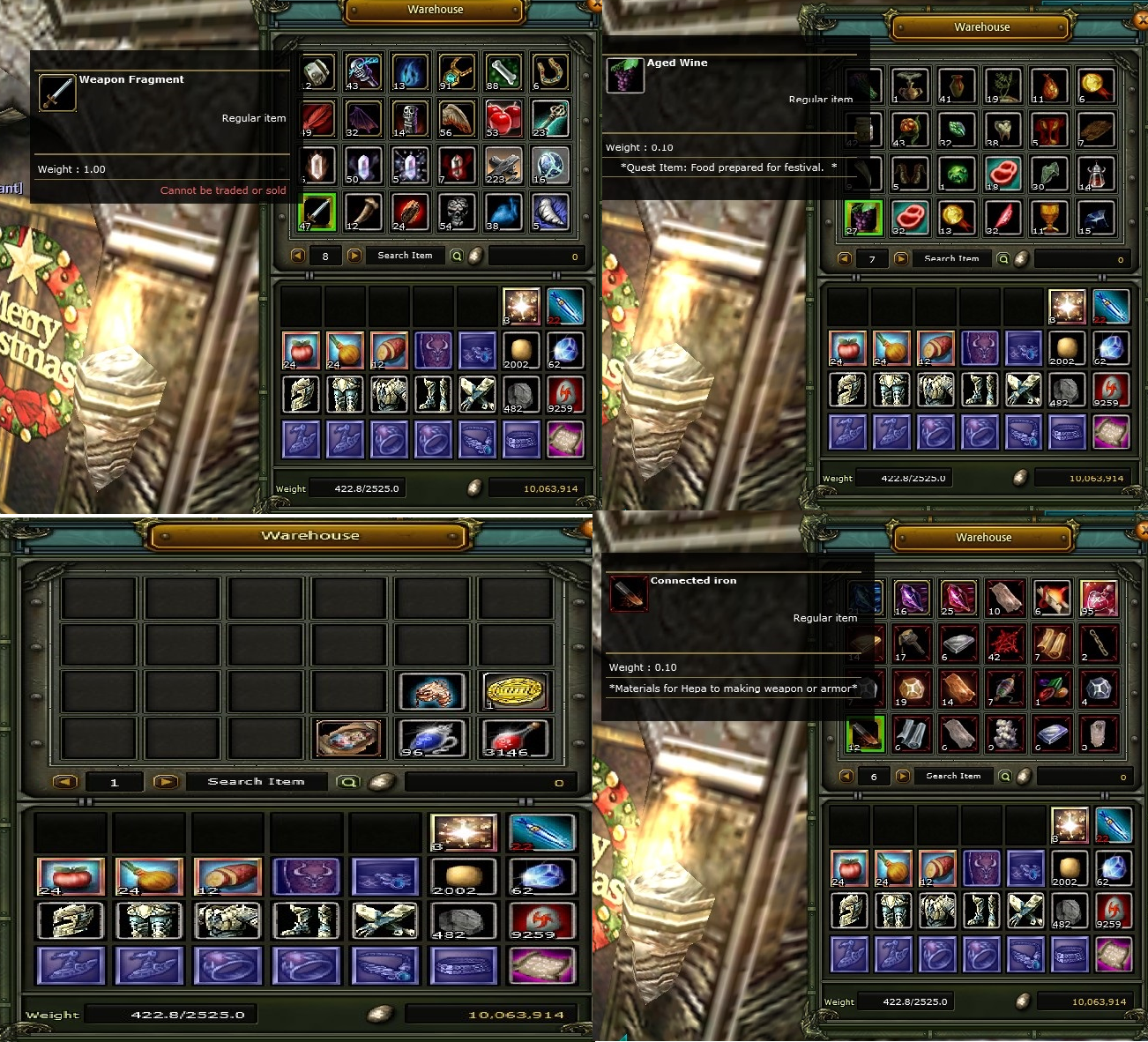
Task: Click the page number field showing 8
Action: click(x=325, y=256)
